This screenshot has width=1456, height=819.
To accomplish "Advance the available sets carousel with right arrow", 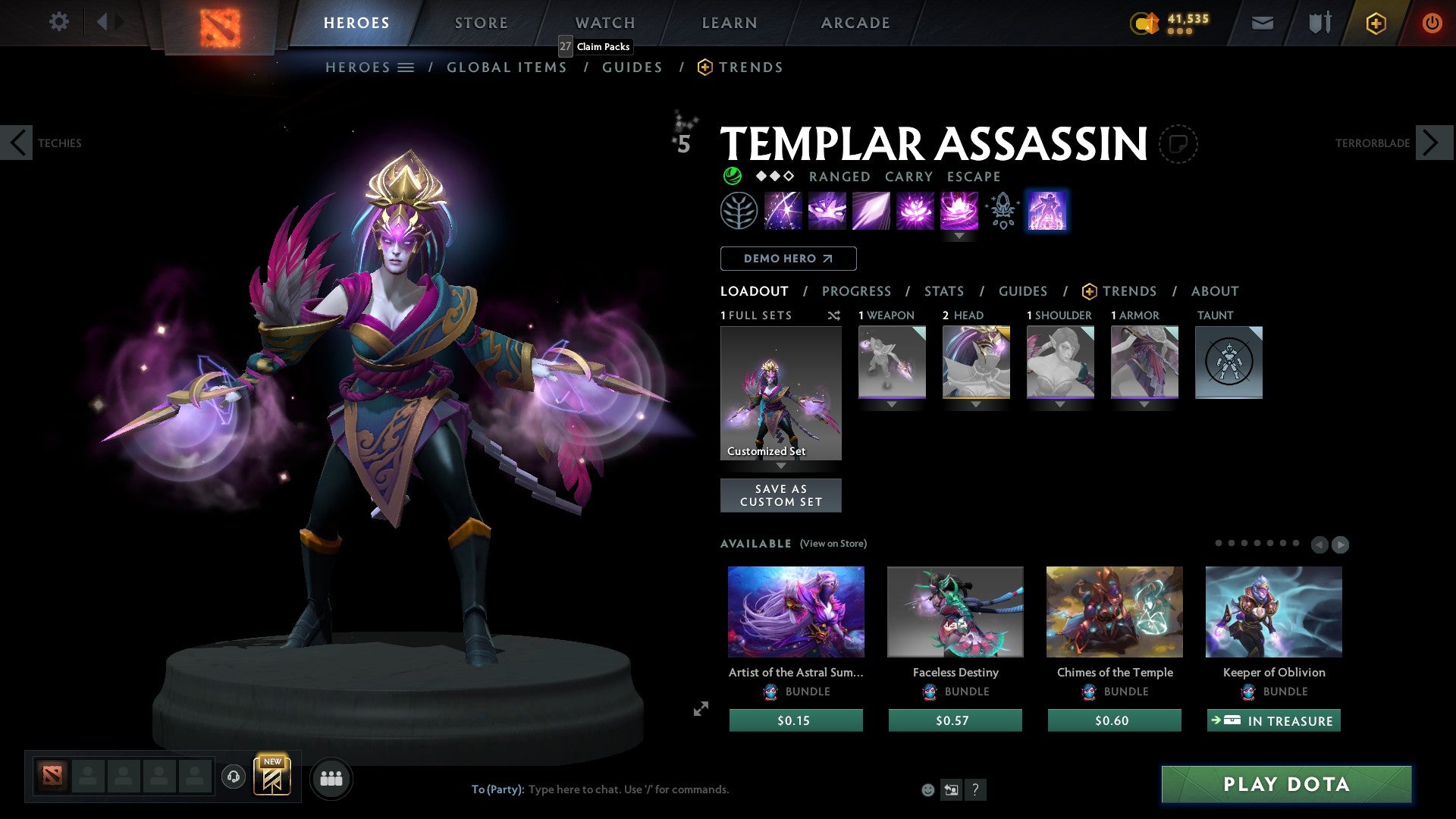I will 1341,544.
